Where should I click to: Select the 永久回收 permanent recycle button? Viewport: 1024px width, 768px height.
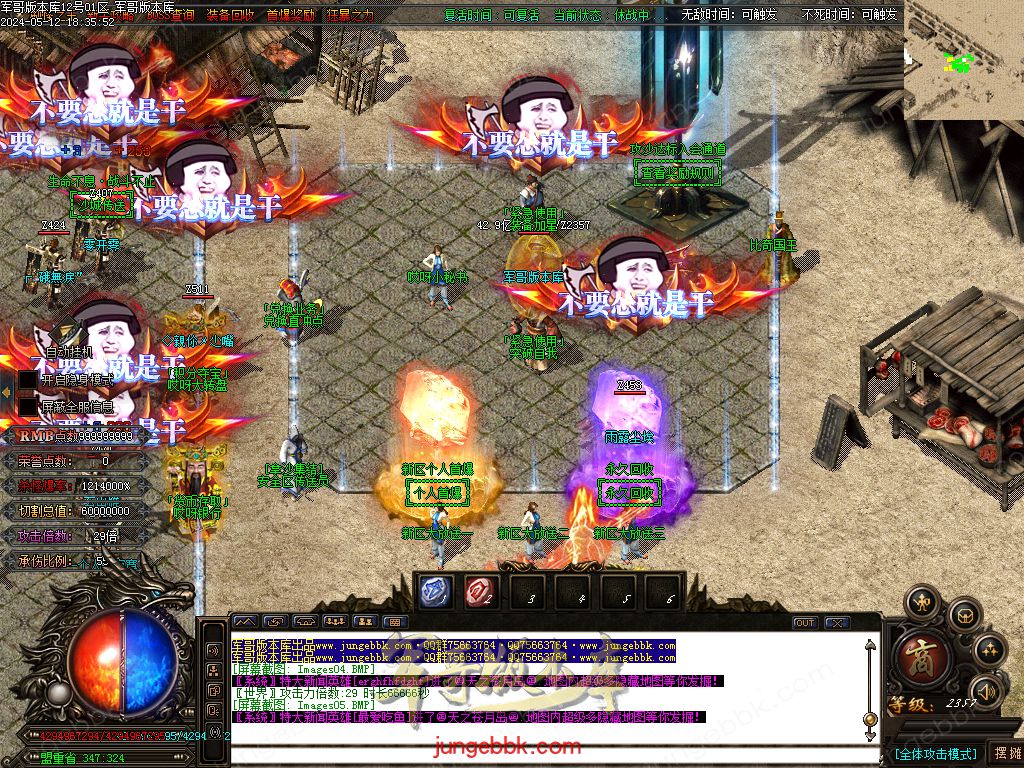pos(629,493)
